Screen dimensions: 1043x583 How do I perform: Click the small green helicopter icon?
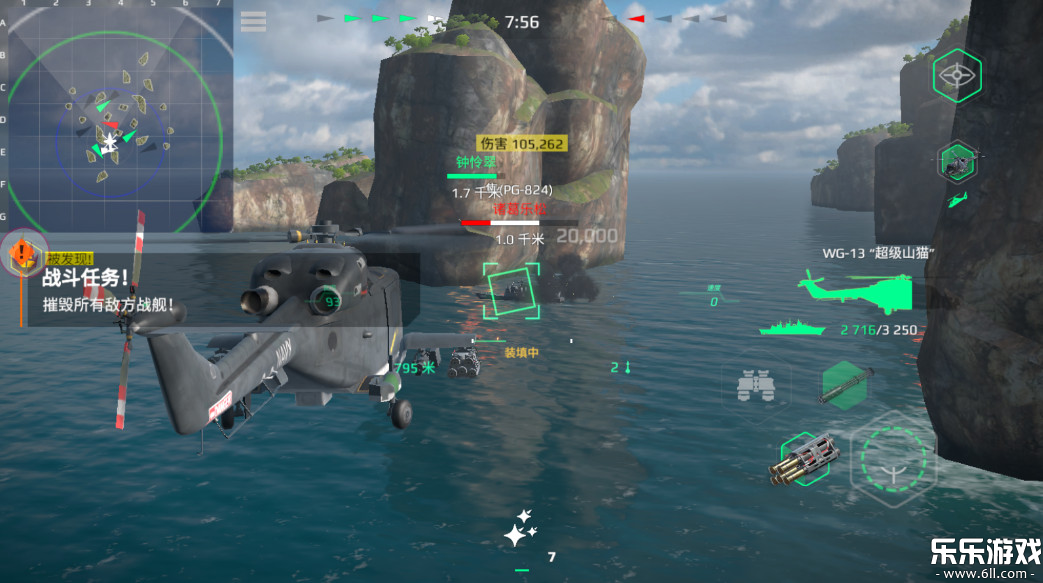(x=956, y=200)
